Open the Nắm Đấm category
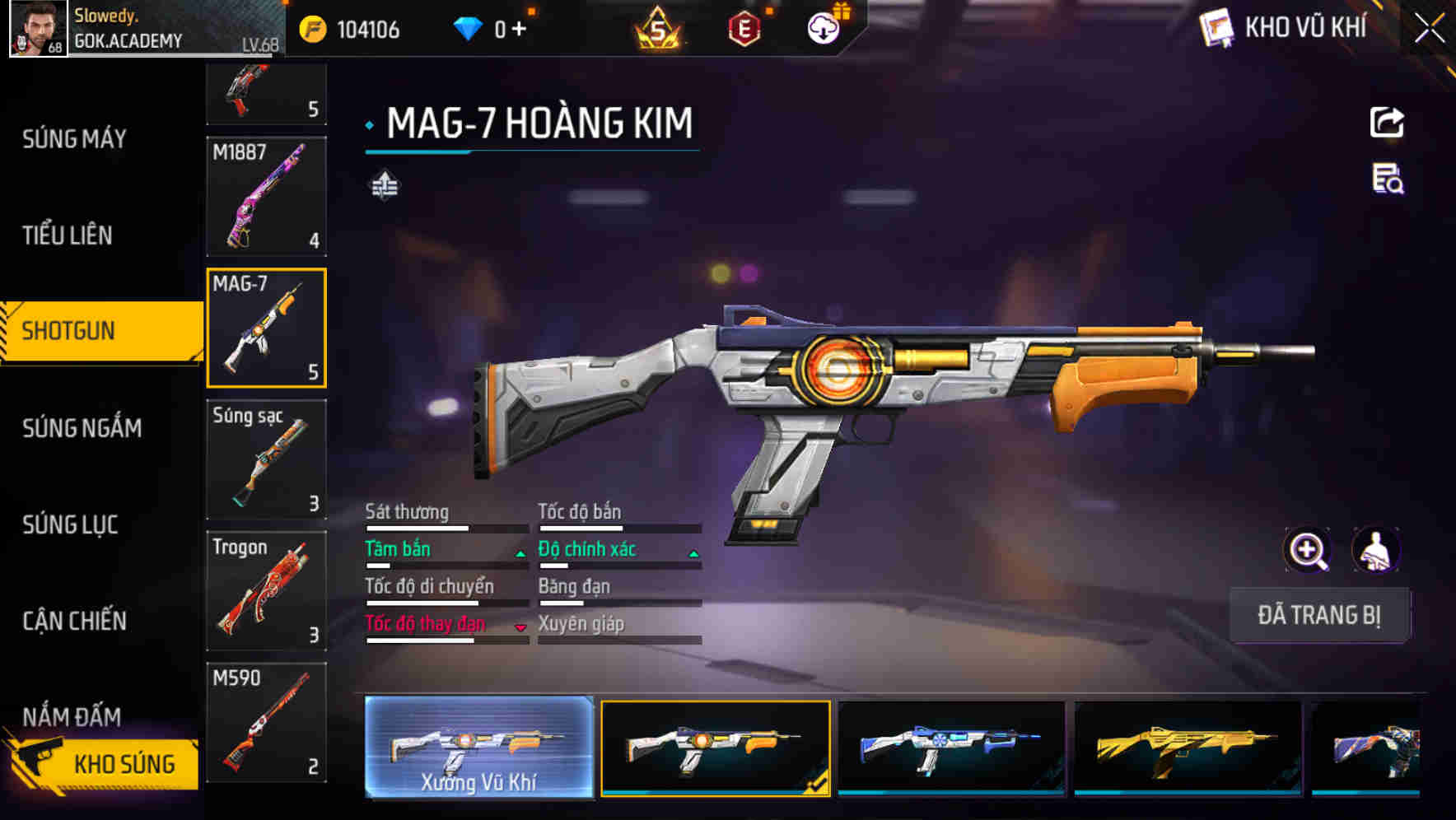This screenshot has width=1456, height=820. (x=72, y=716)
